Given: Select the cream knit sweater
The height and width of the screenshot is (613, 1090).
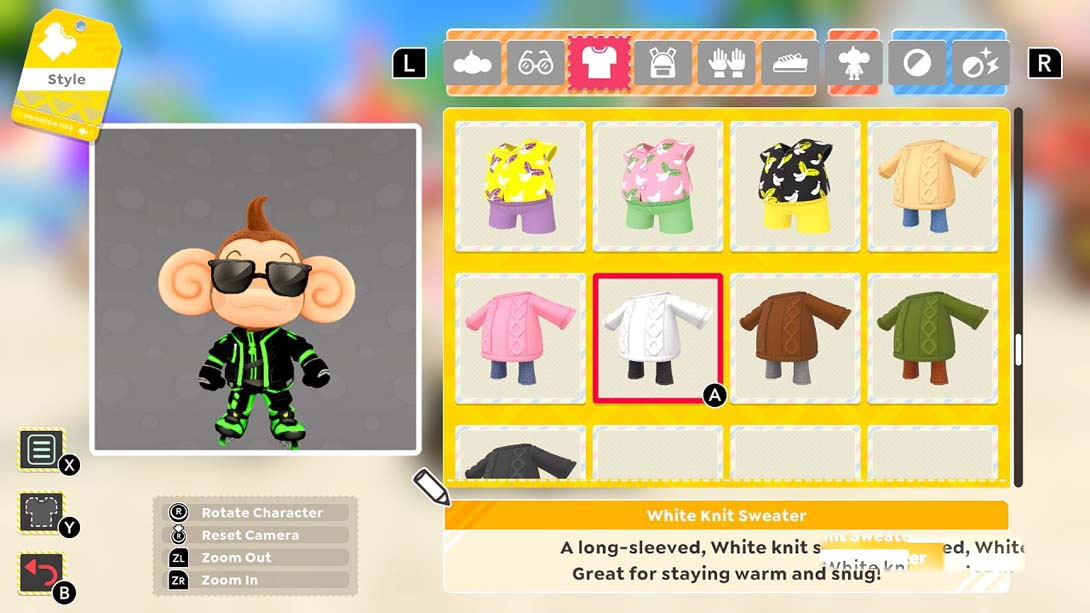Looking at the screenshot, I should 932,186.
